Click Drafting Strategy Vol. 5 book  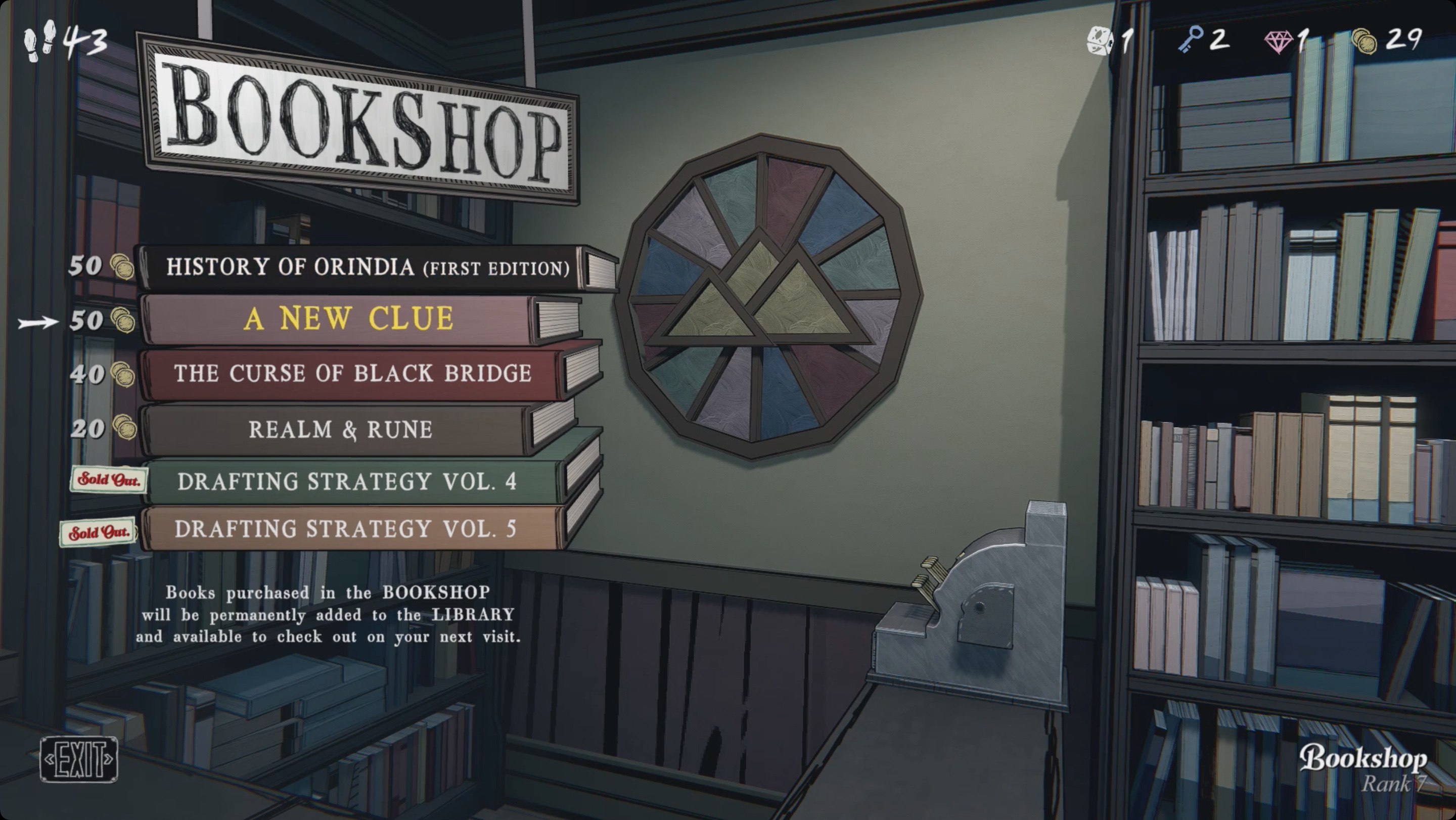pyautogui.click(x=345, y=529)
